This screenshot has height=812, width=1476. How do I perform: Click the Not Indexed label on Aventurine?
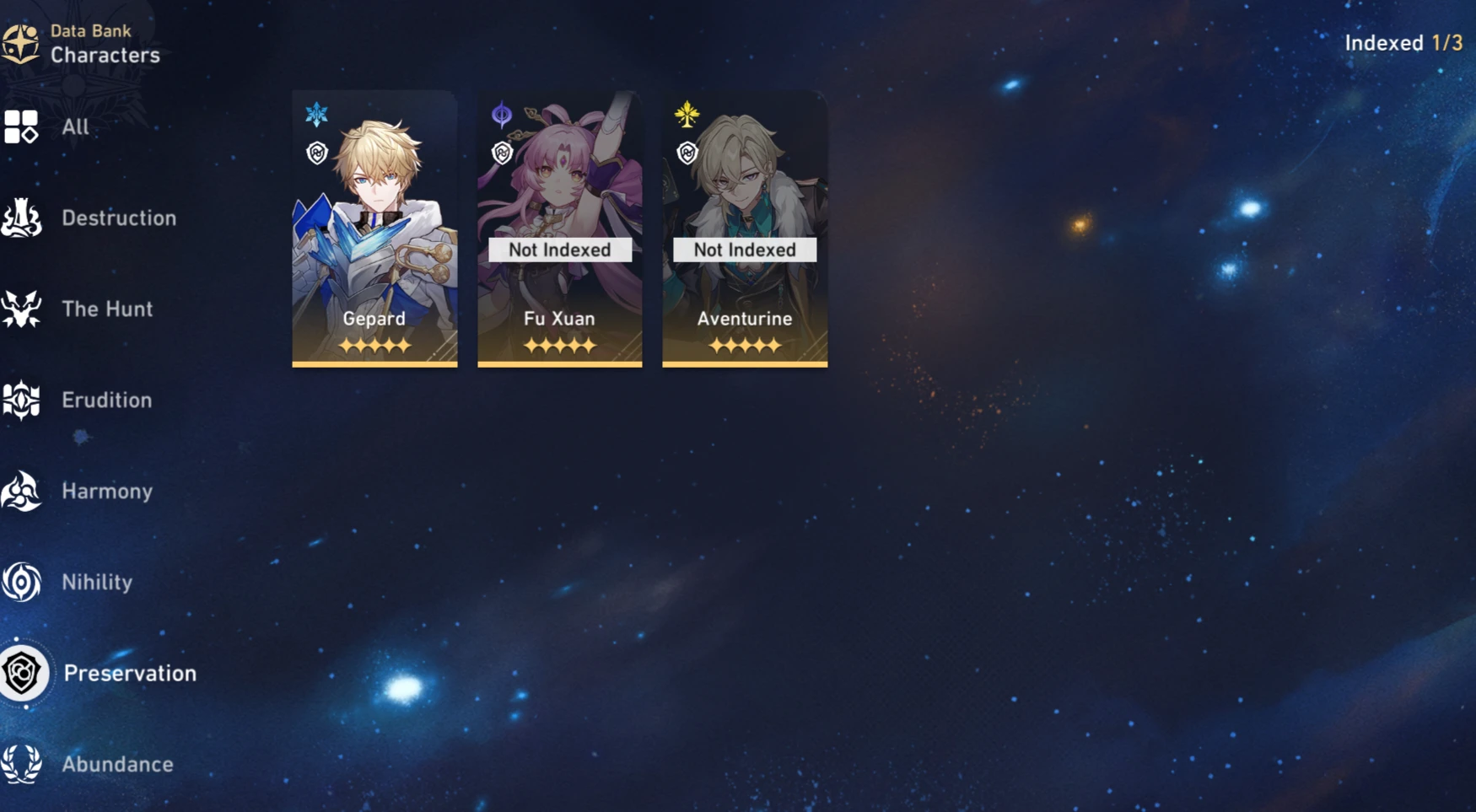pos(744,250)
